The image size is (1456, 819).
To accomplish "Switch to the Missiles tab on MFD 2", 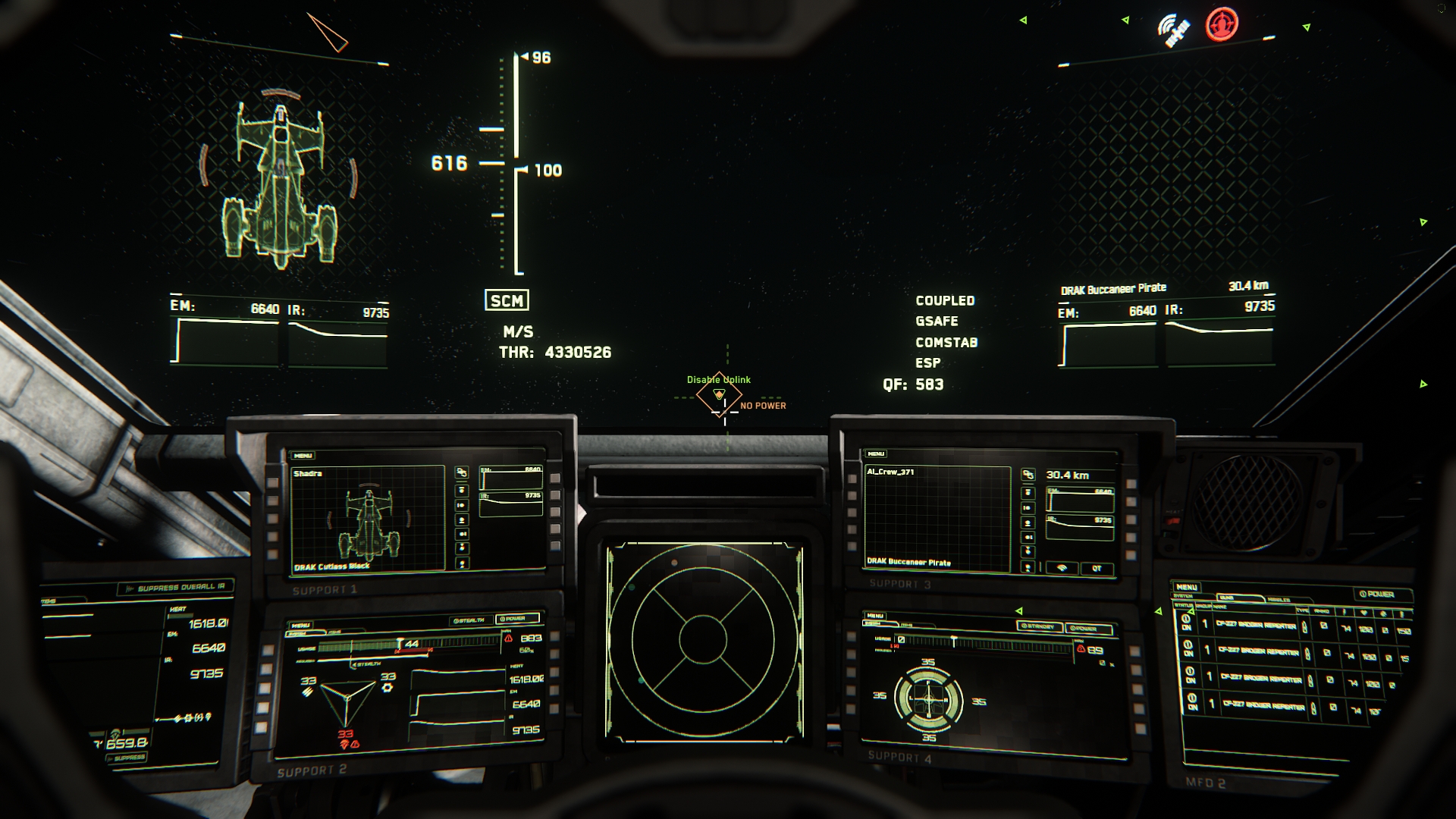I will point(1279,599).
